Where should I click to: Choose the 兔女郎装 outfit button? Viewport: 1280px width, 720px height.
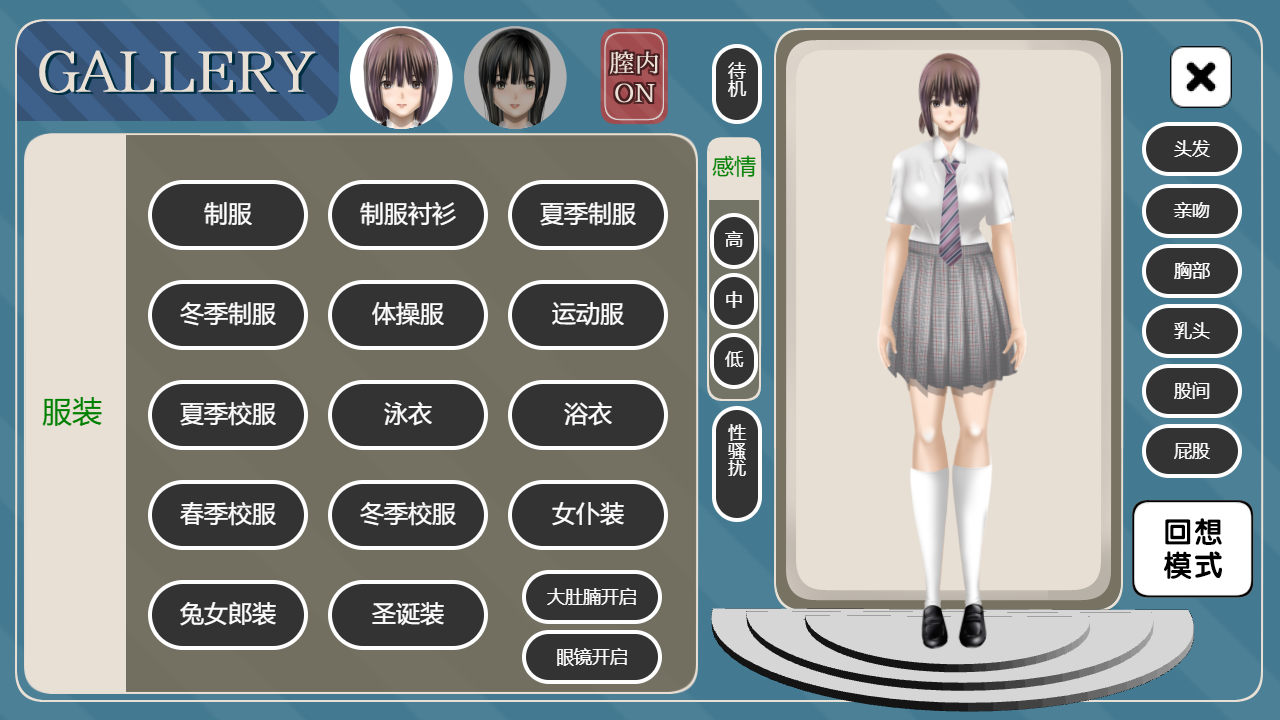pos(228,615)
